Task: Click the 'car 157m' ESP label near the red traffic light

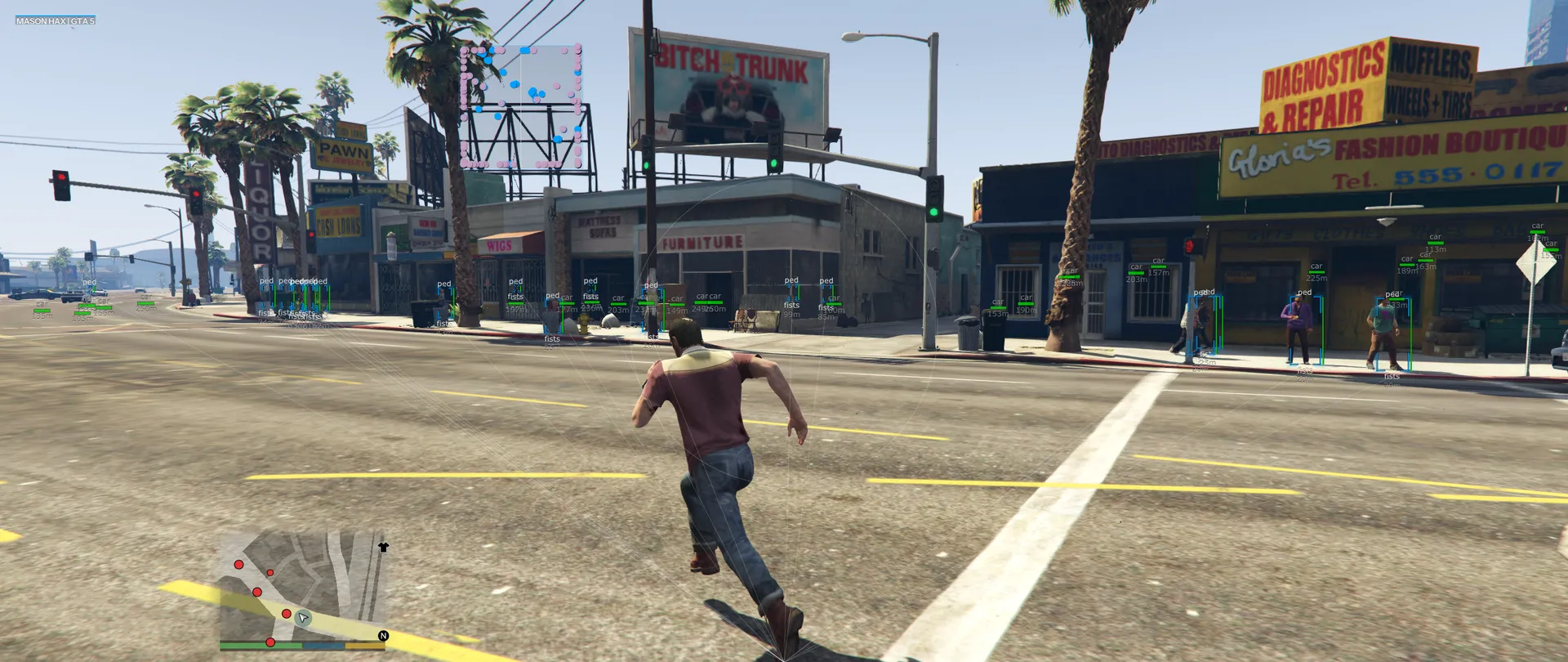Action: click(x=1157, y=268)
